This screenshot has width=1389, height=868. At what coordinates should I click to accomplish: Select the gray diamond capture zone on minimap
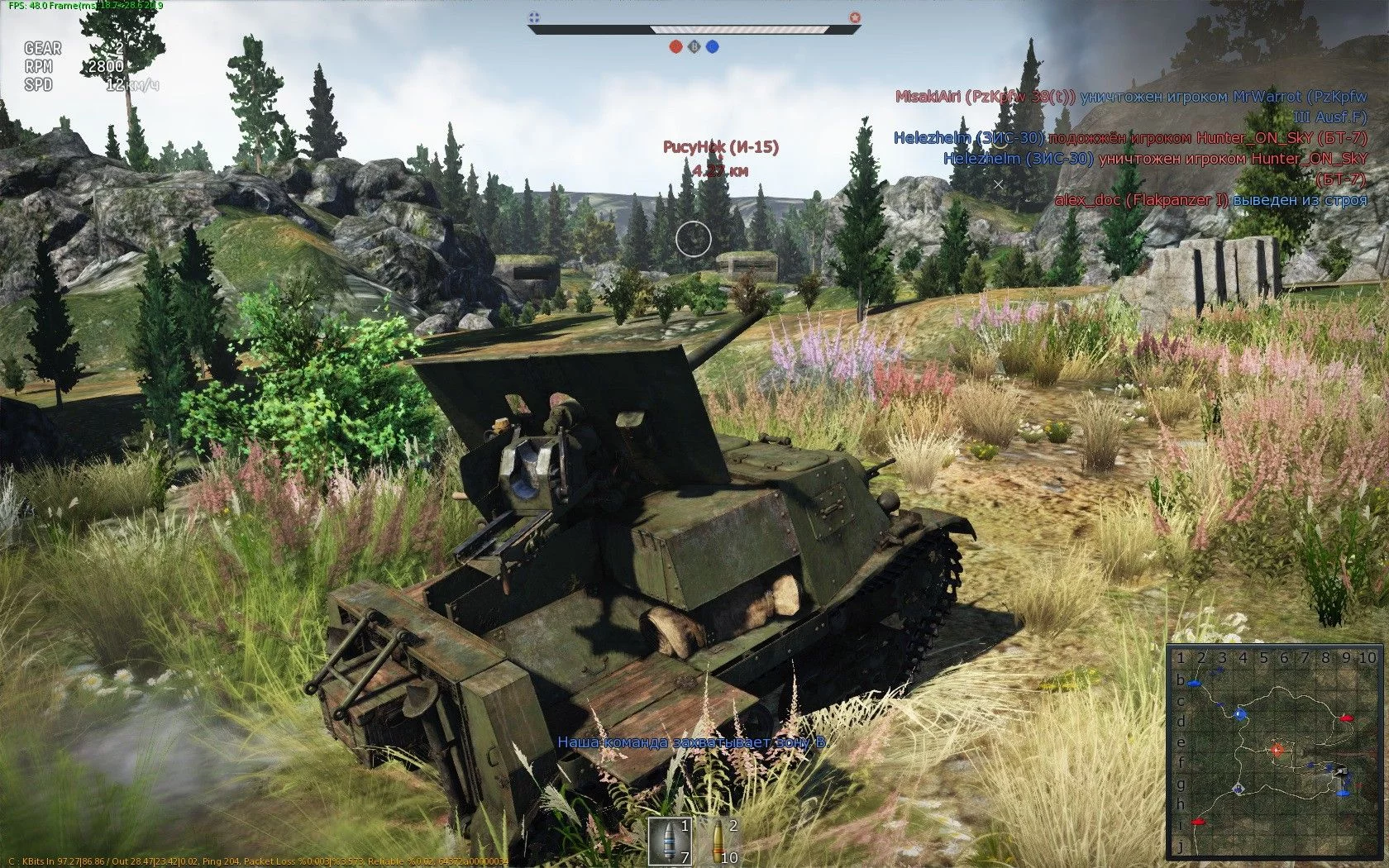click(x=1238, y=789)
